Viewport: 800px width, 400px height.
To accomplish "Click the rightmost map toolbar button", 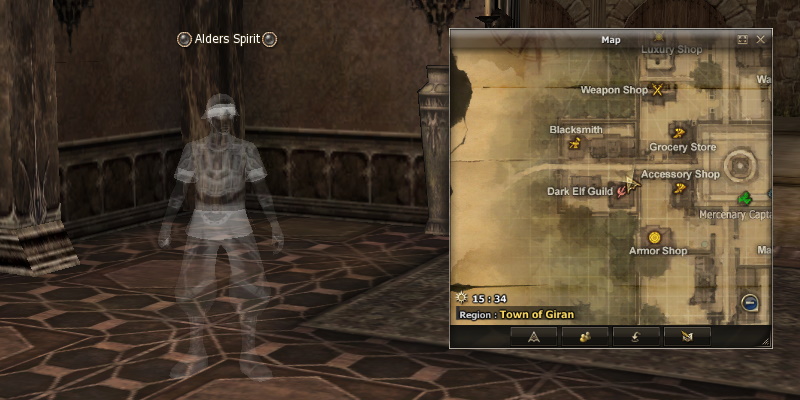I will [x=687, y=336].
